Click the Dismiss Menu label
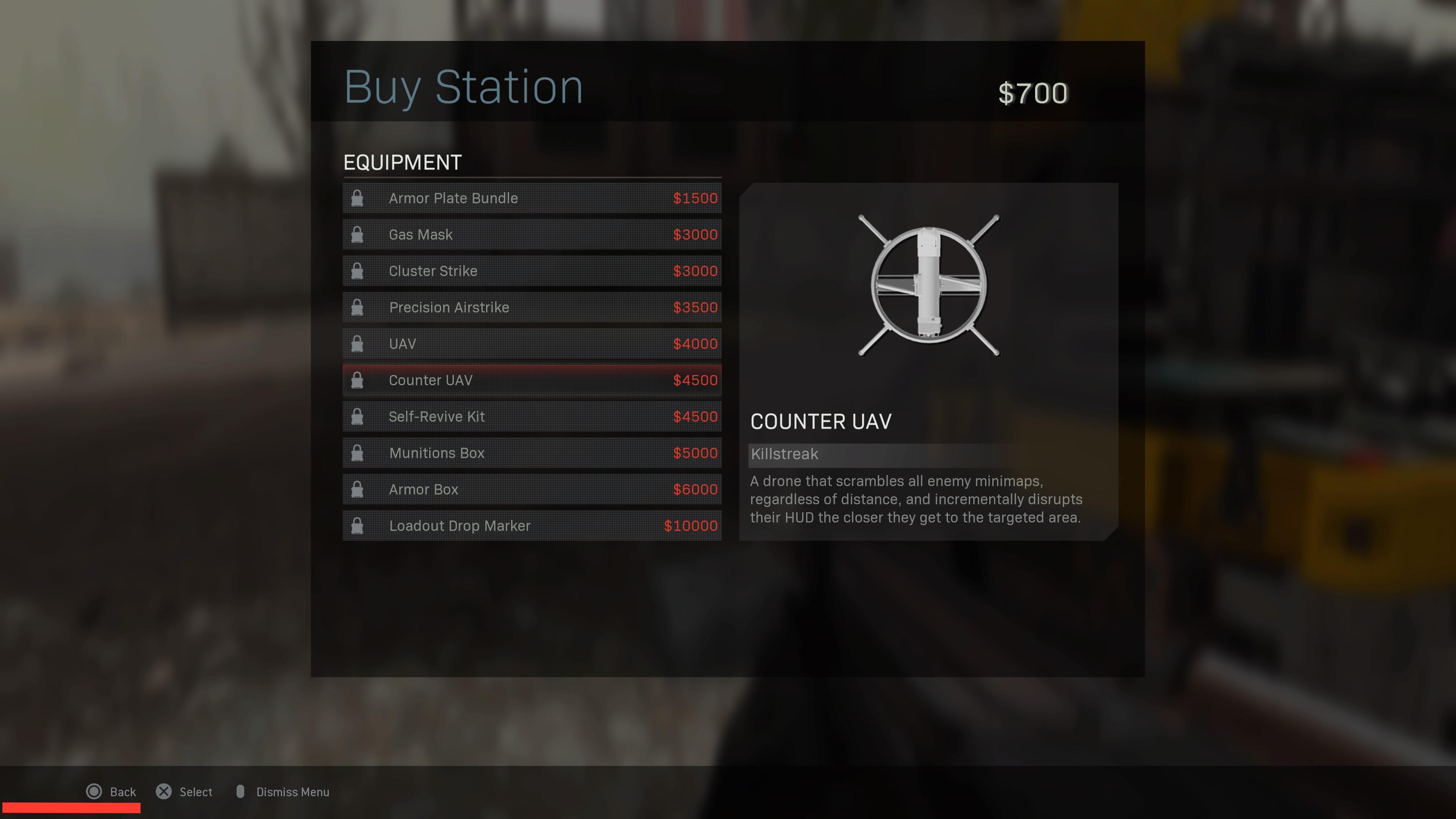The width and height of the screenshot is (1456, 819). click(x=293, y=791)
